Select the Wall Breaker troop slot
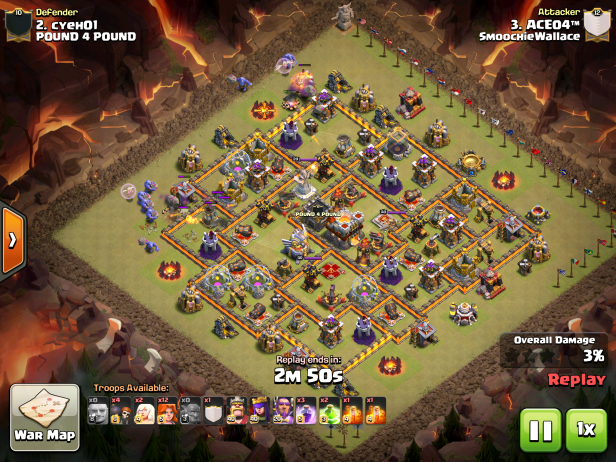Image resolution: width=616 pixels, height=462 pixels. tap(120, 411)
